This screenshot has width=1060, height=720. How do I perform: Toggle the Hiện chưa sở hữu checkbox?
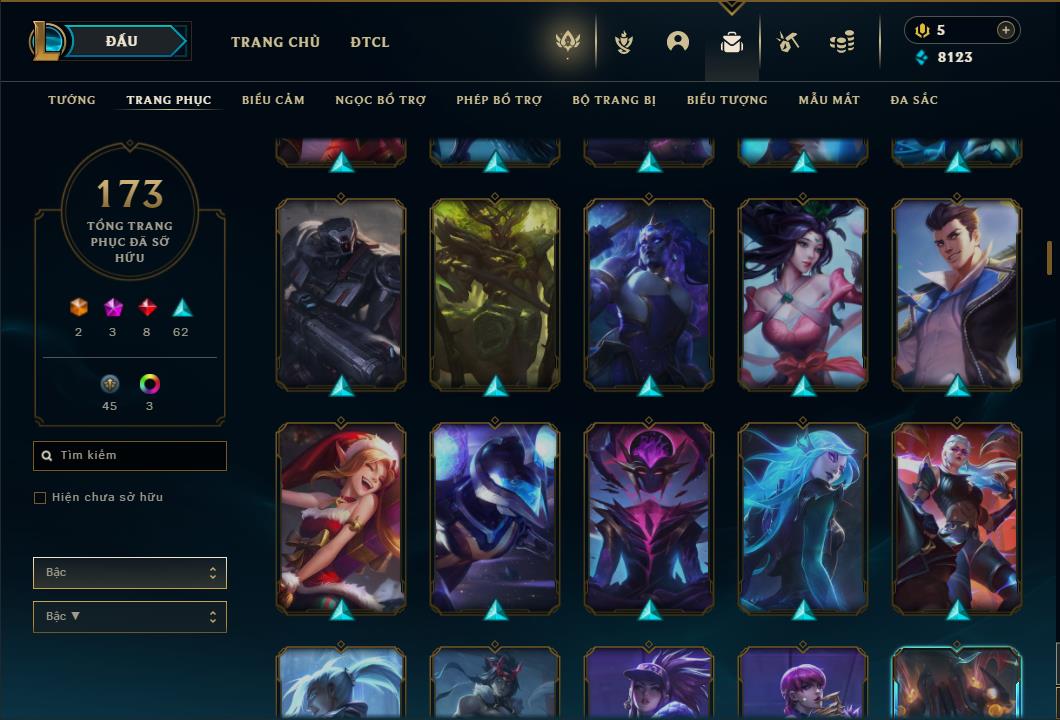pyautogui.click(x=40, y=498)
